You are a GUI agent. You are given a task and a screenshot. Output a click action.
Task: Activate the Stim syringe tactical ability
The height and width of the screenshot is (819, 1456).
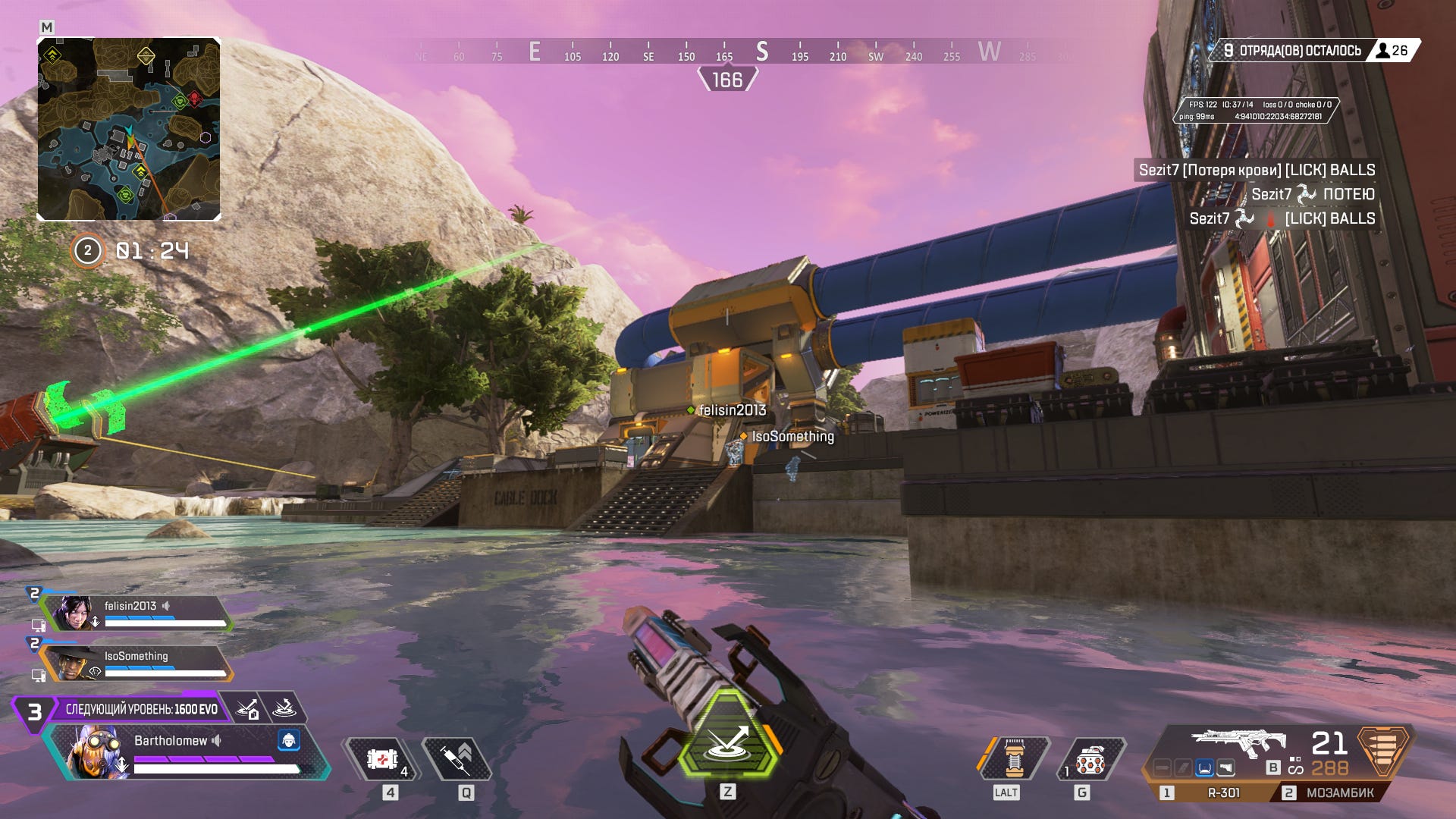(x=457, y=759)
